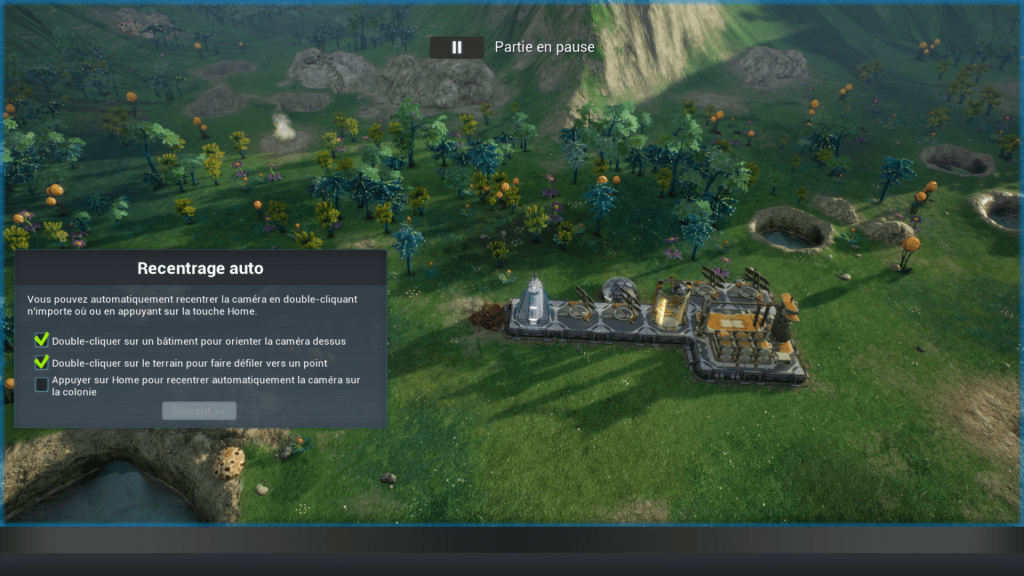
Task: Toggle the terrain double-click scroll checkbox
Action: pos(42,362)
